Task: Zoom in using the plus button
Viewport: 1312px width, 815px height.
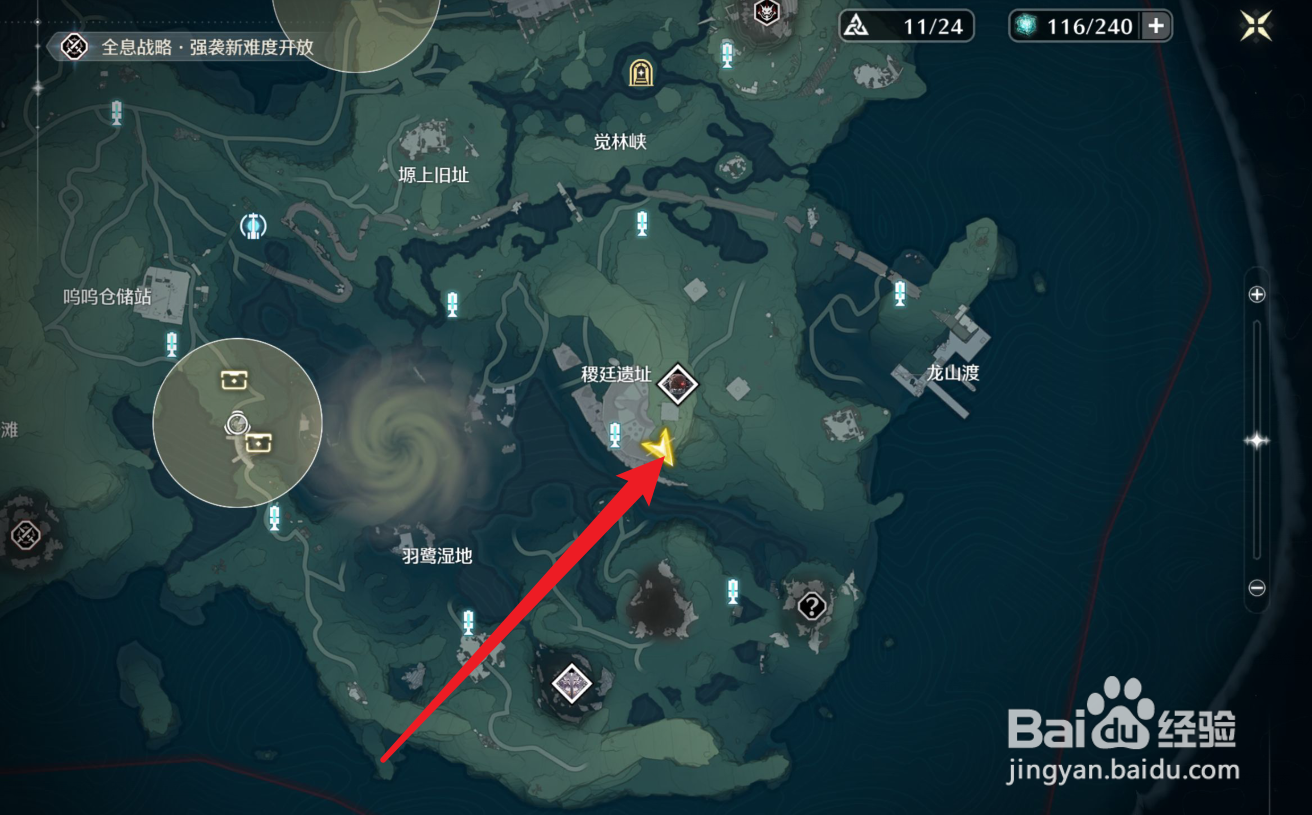Action: tap(1255, 295)
